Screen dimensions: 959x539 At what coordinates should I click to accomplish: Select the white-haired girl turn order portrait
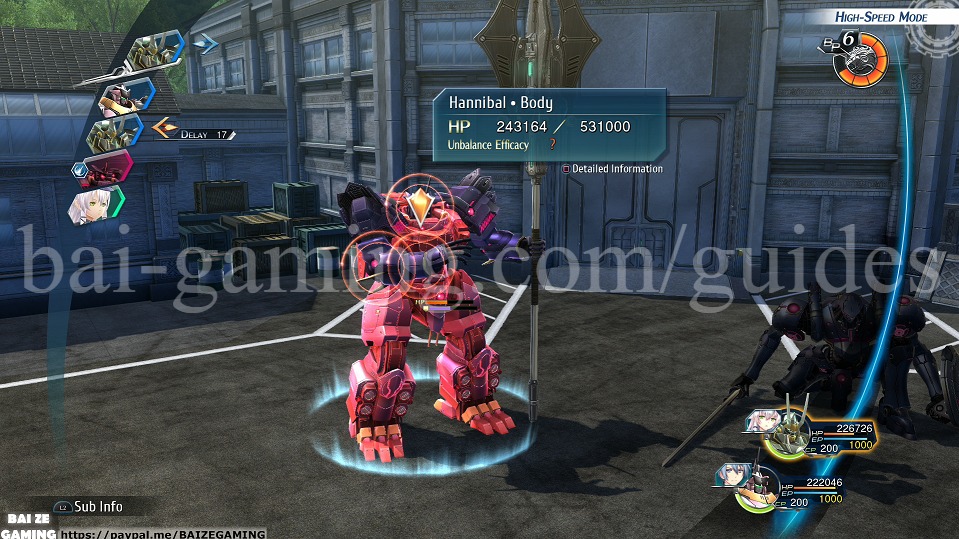[94, 207]
